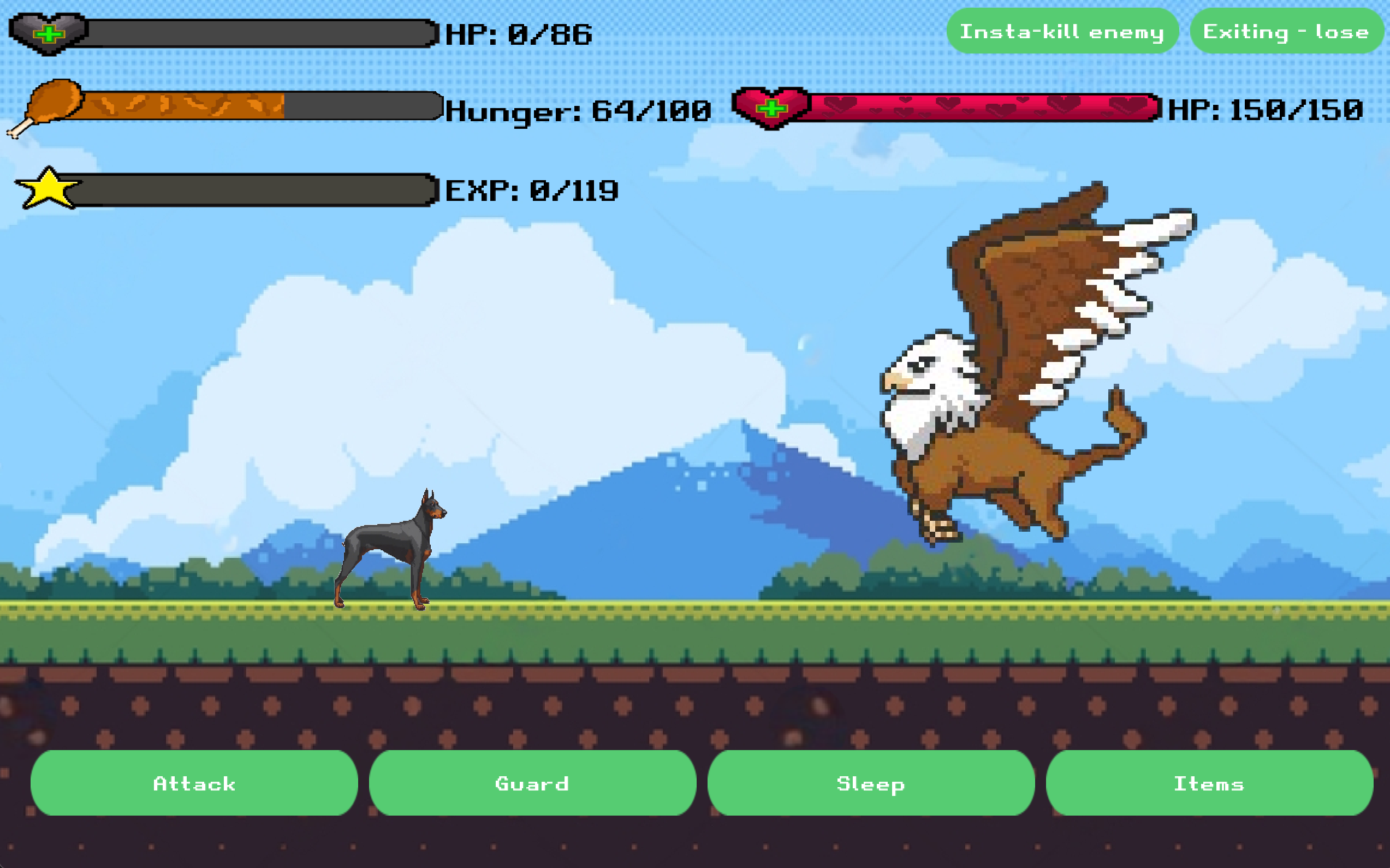Click the Hunger: 64/100 text label
Screen dimensions: 1390x868
[x=577, y=112]
